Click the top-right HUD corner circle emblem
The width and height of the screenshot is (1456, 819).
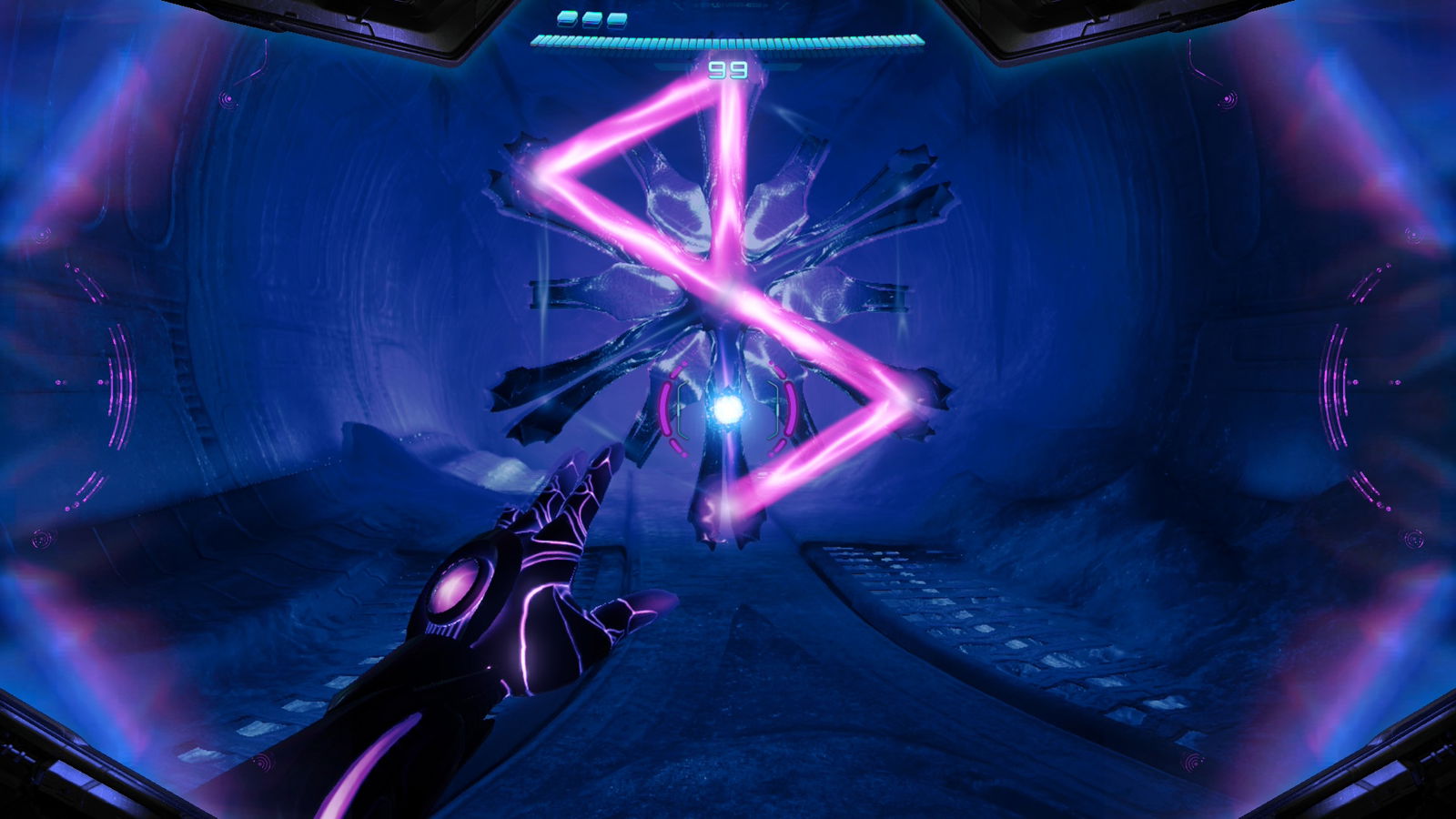point(1228,98)
